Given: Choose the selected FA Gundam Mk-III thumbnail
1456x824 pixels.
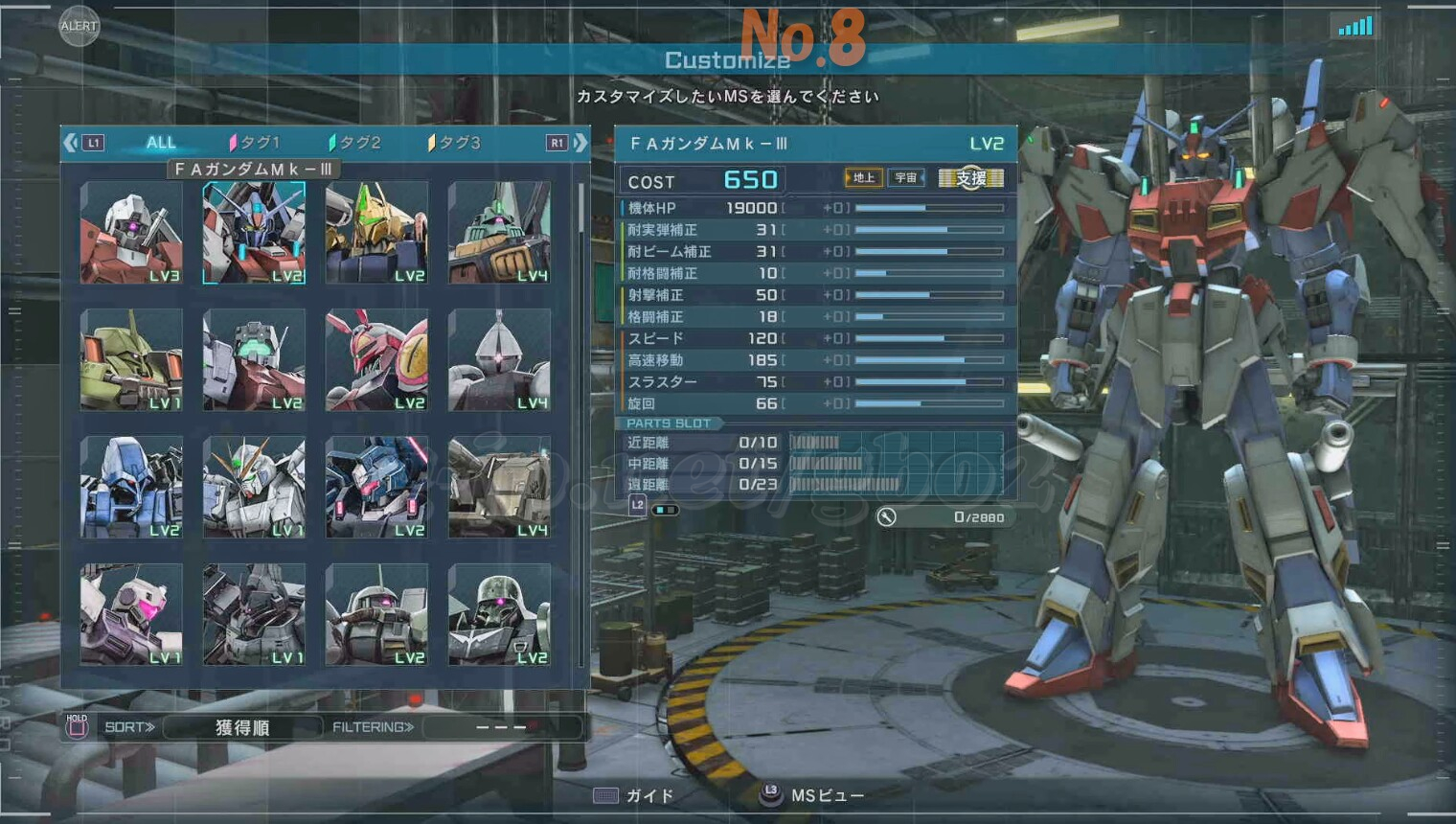Looking at the screenshot, I should click(x=254, y=233).
